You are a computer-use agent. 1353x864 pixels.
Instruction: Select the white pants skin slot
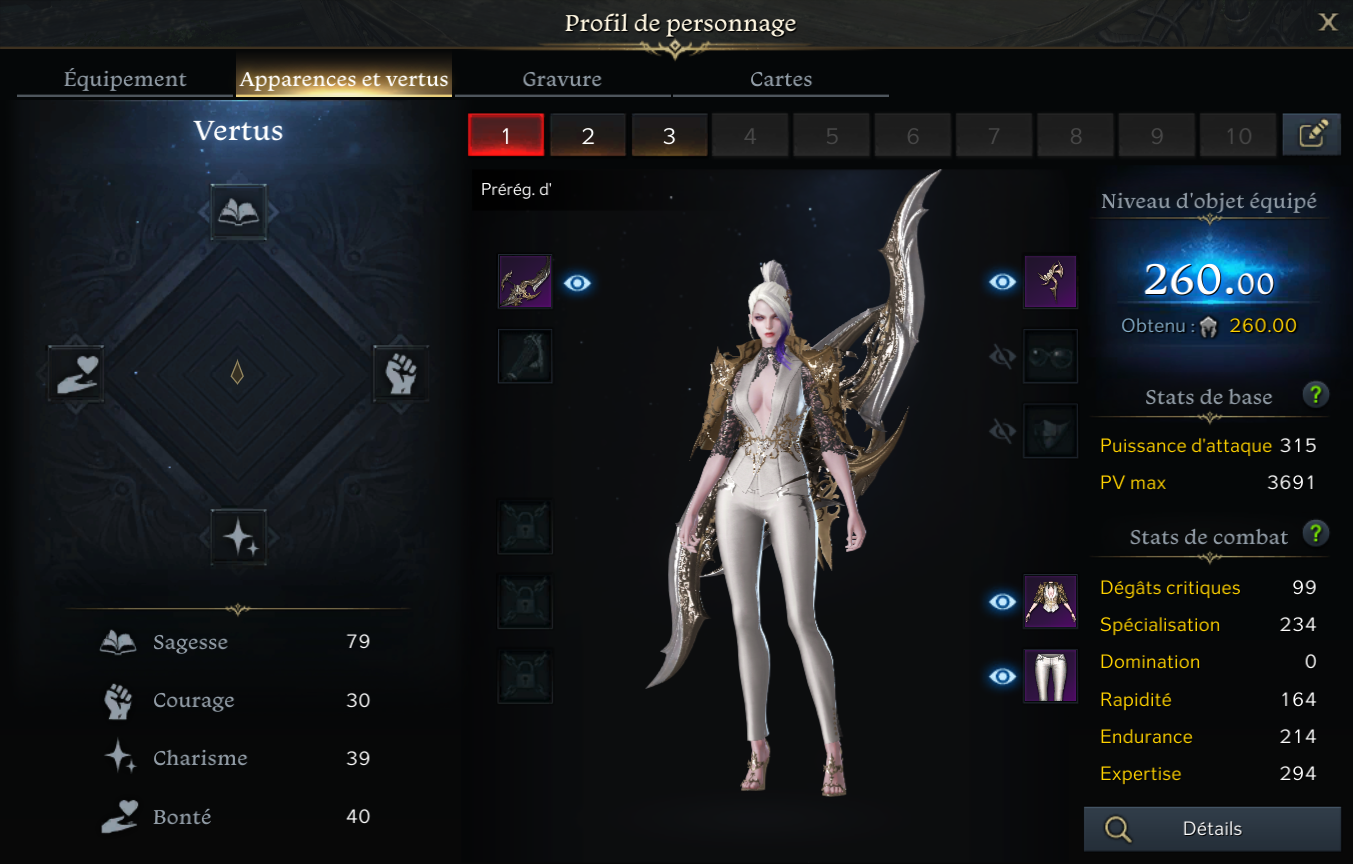coord(1050,676)
